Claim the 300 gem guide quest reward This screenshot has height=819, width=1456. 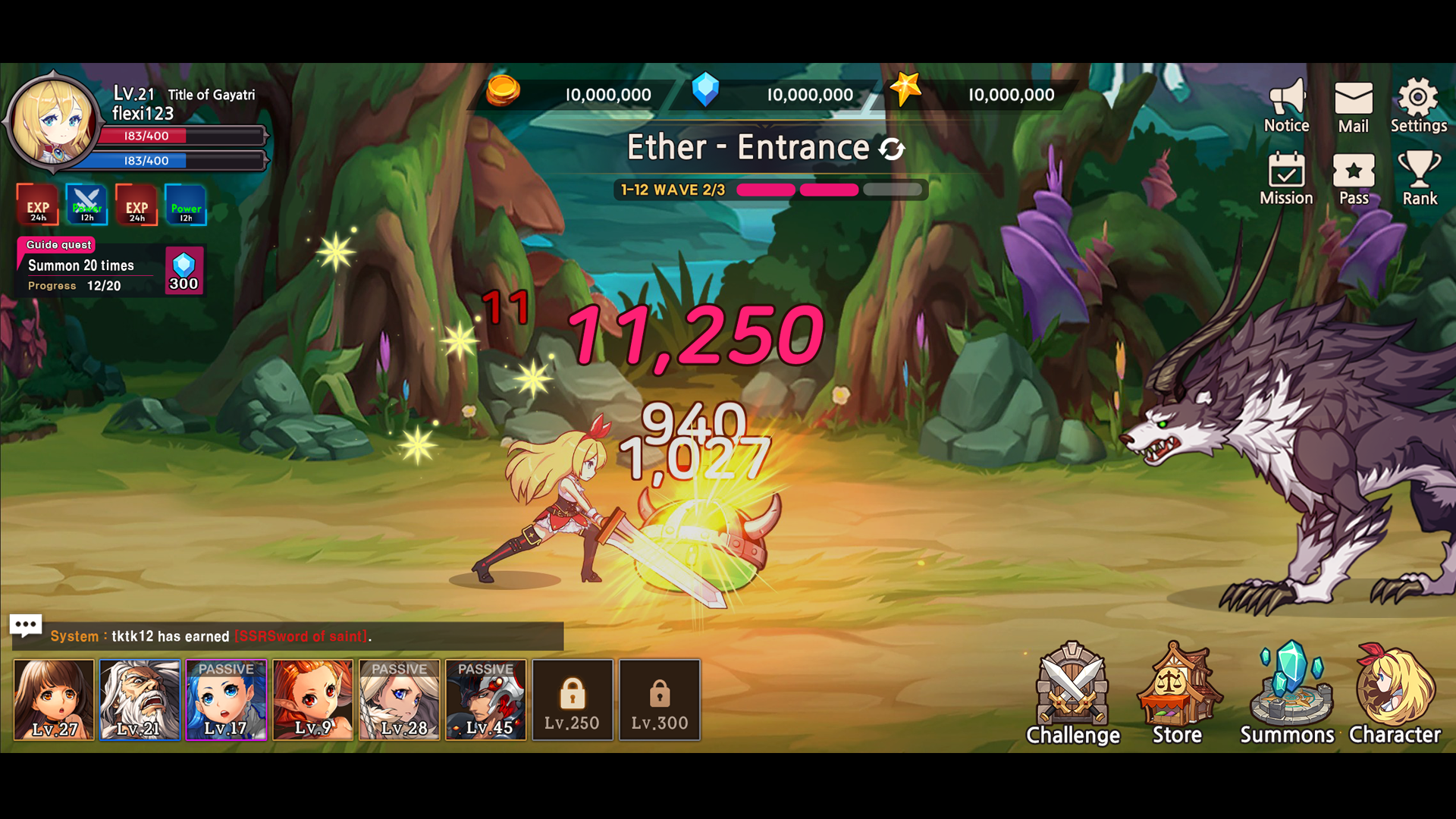(x=184, y=269)
